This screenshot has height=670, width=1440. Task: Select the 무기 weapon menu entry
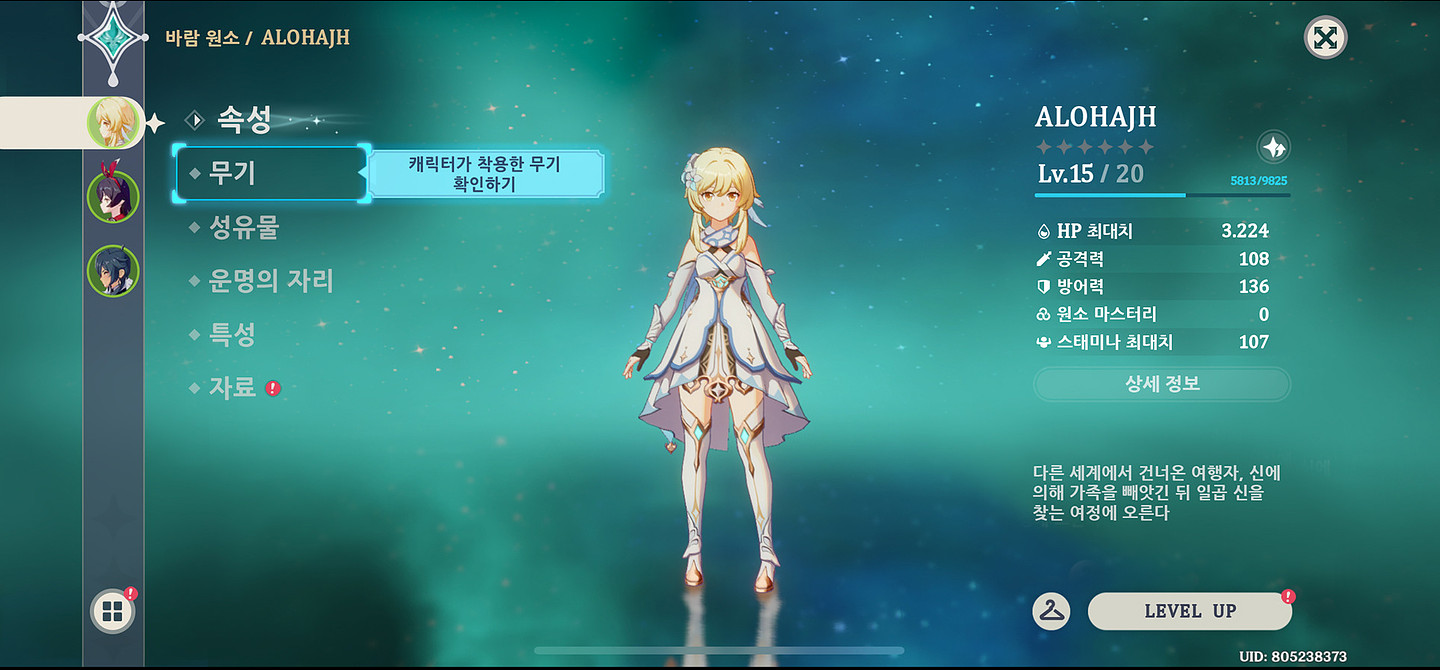(x=233, y=174)
